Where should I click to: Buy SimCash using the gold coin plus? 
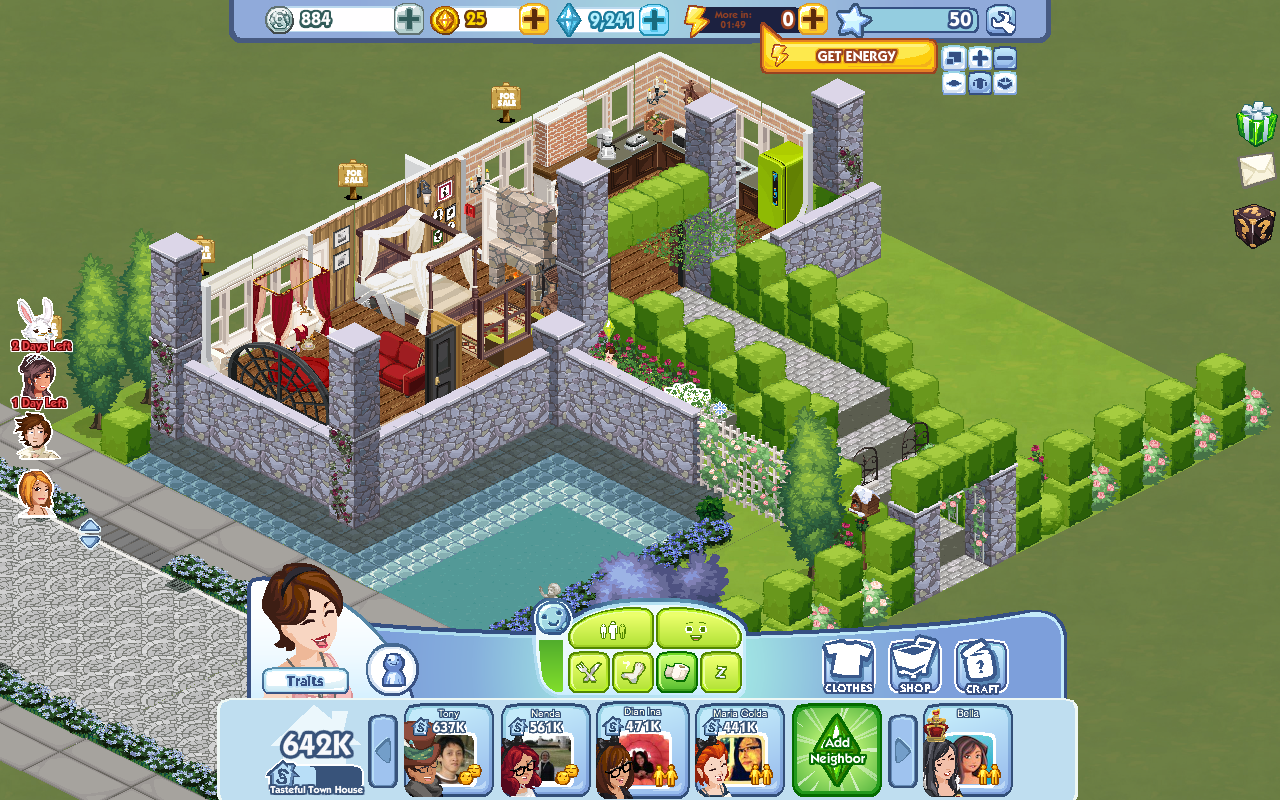(534, 19)
